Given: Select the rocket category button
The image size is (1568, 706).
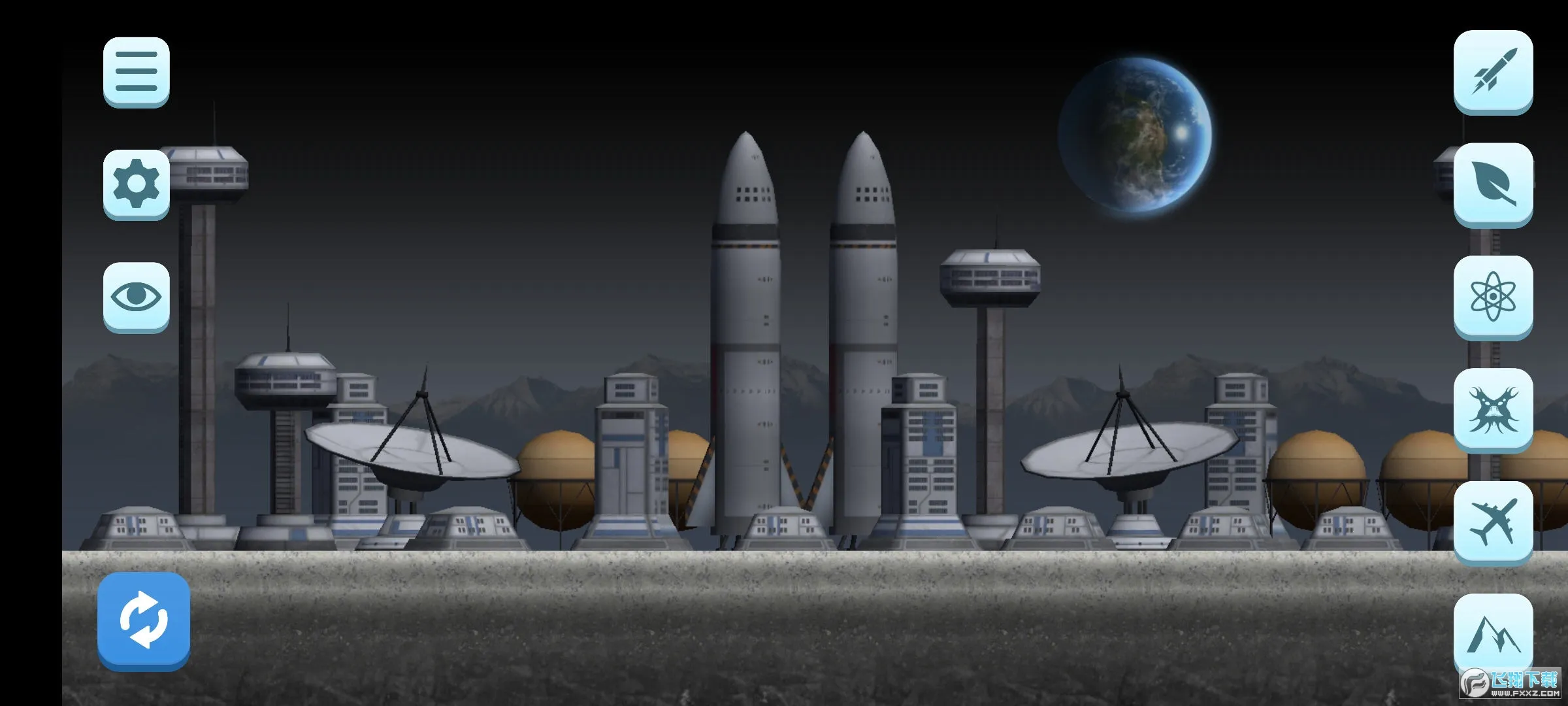Looking at the screenshot, I should [1493, 71].
